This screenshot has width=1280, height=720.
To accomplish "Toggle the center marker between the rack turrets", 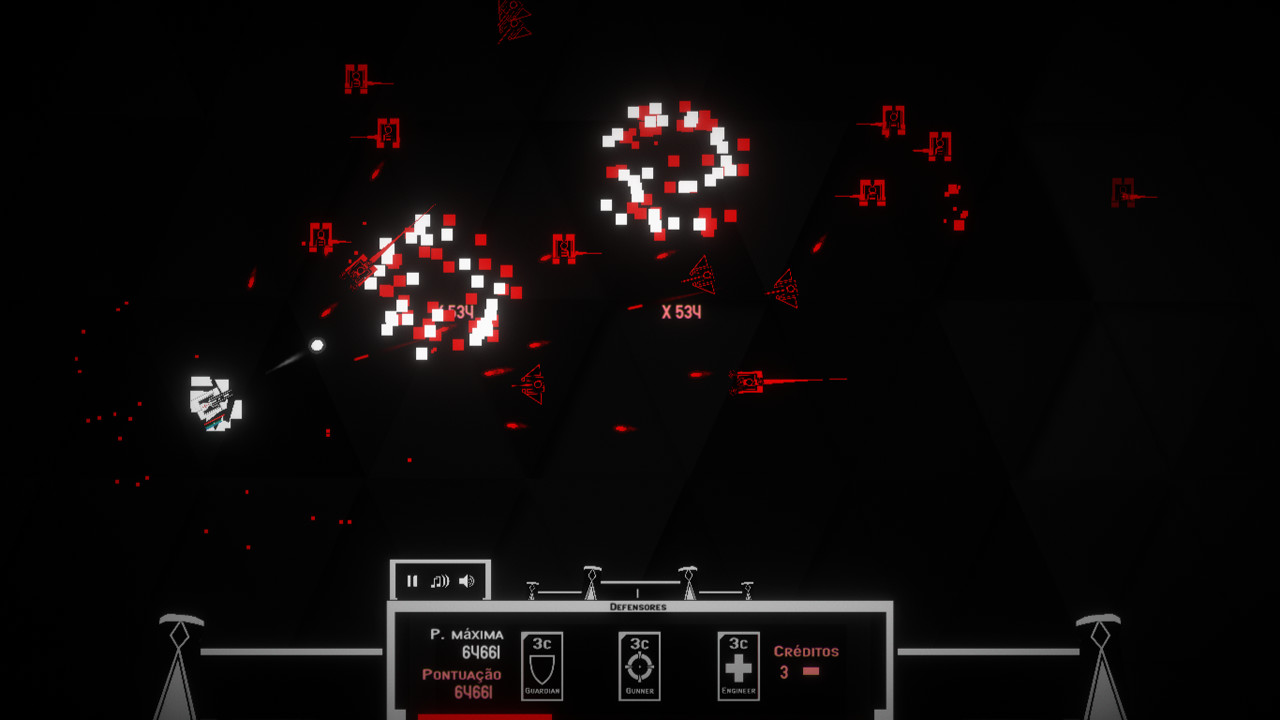I will tap(637, 592).
